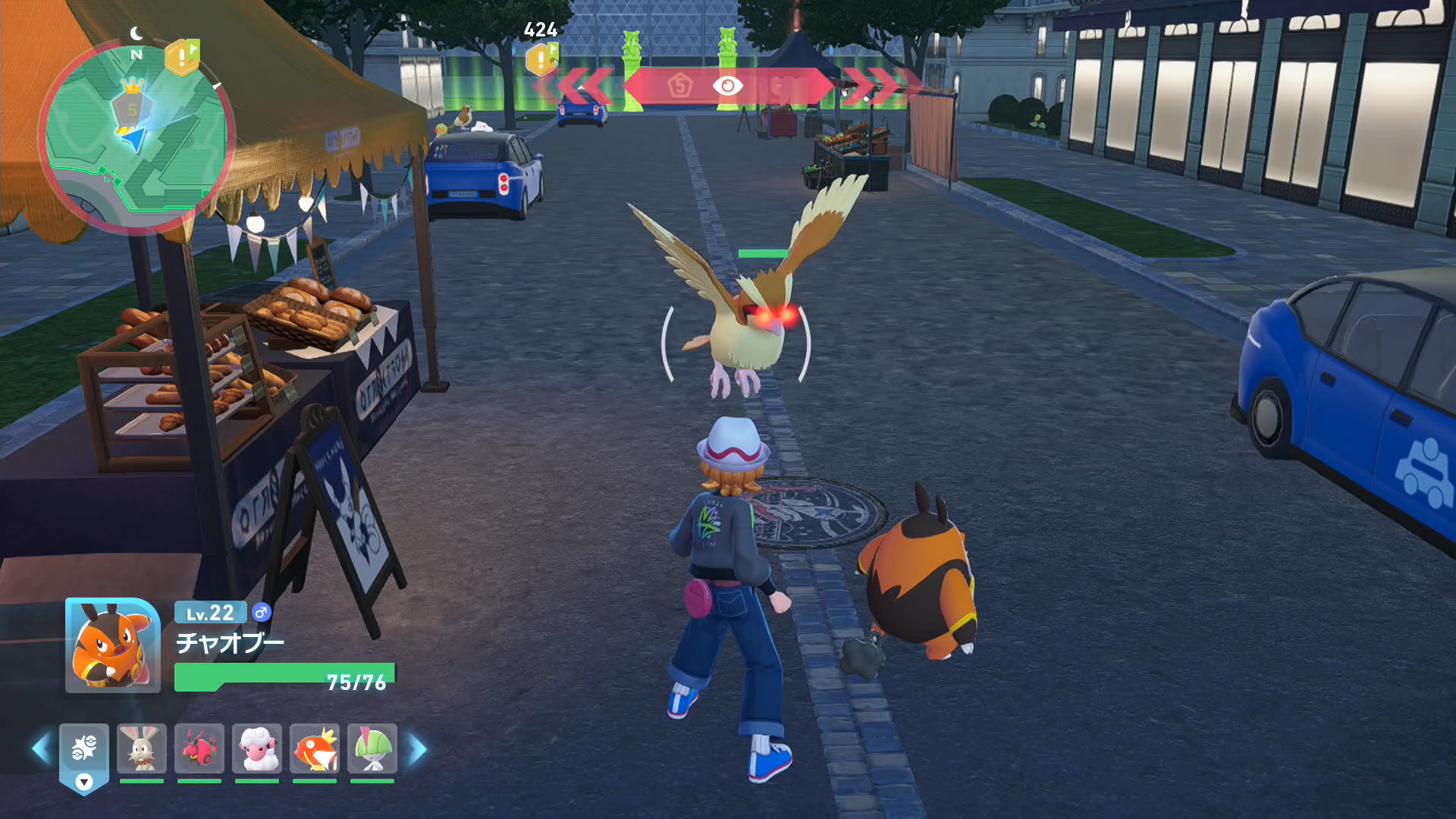Viewport: 1456px width, 819px height.
Task: Click the red eye alert indicator
Action: (x=727, y=86)
